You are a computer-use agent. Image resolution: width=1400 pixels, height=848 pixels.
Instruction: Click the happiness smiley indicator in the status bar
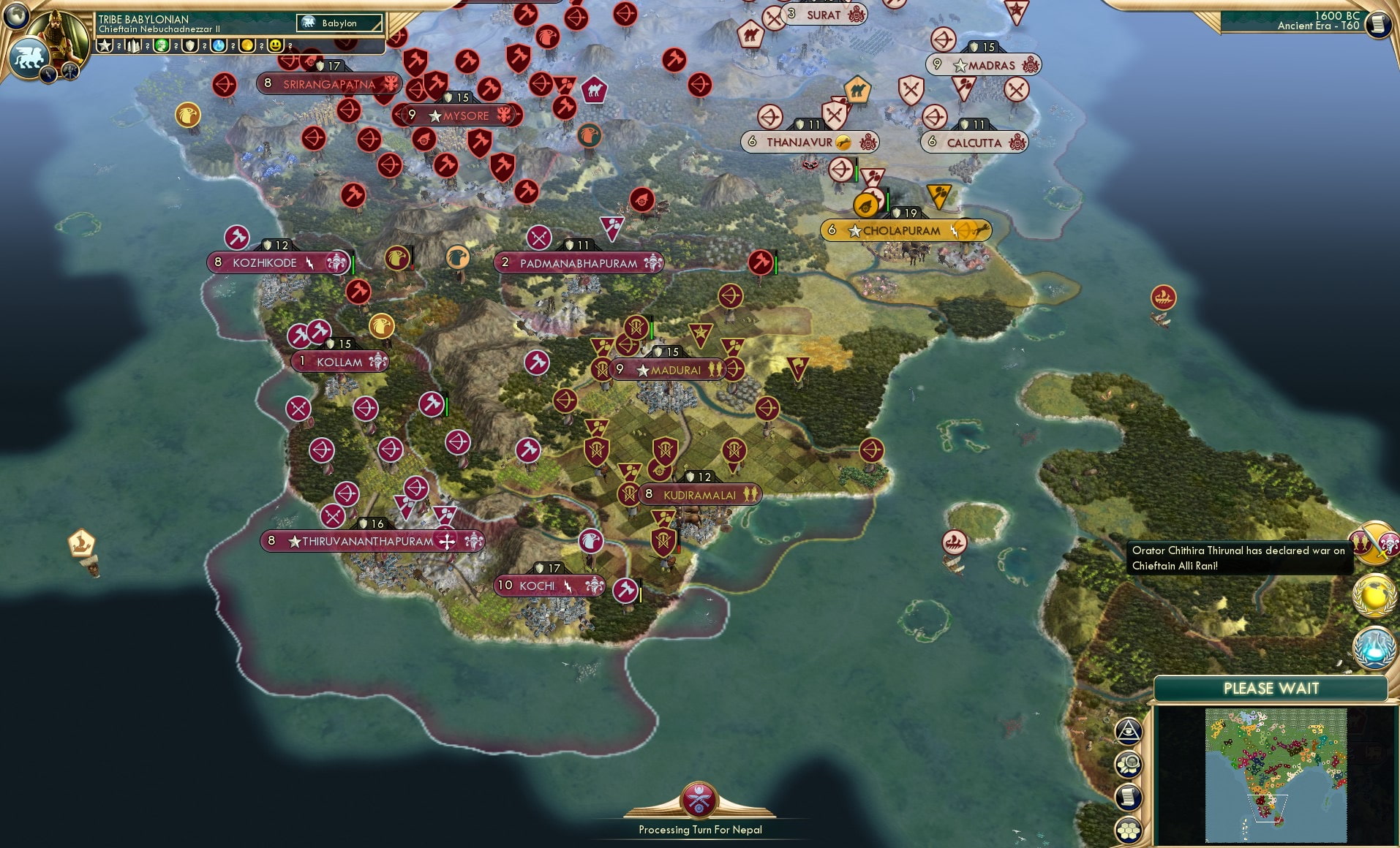pos(275,45)
